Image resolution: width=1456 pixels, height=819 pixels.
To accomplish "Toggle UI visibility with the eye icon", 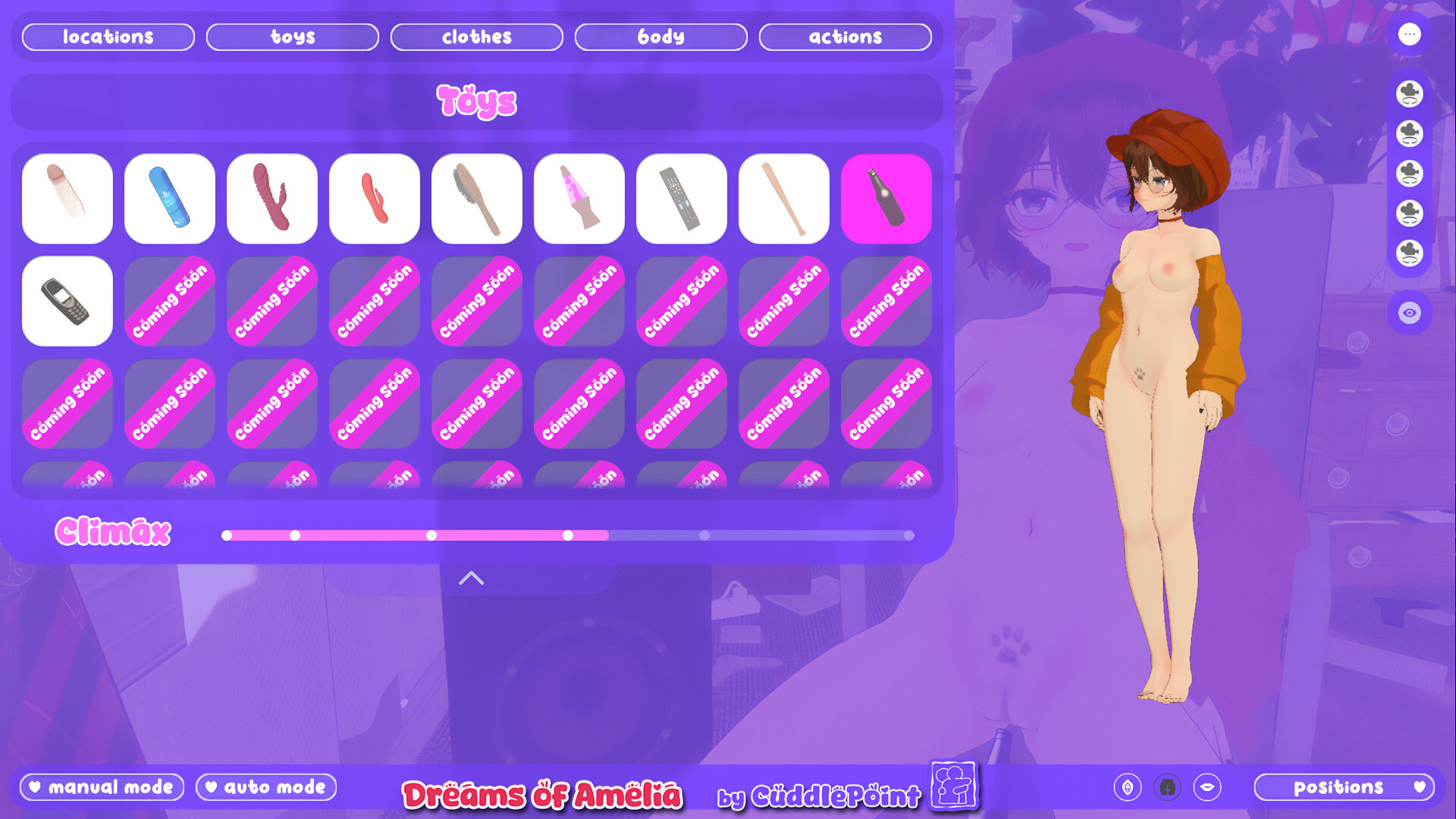I will click(x=1410, y=312).
